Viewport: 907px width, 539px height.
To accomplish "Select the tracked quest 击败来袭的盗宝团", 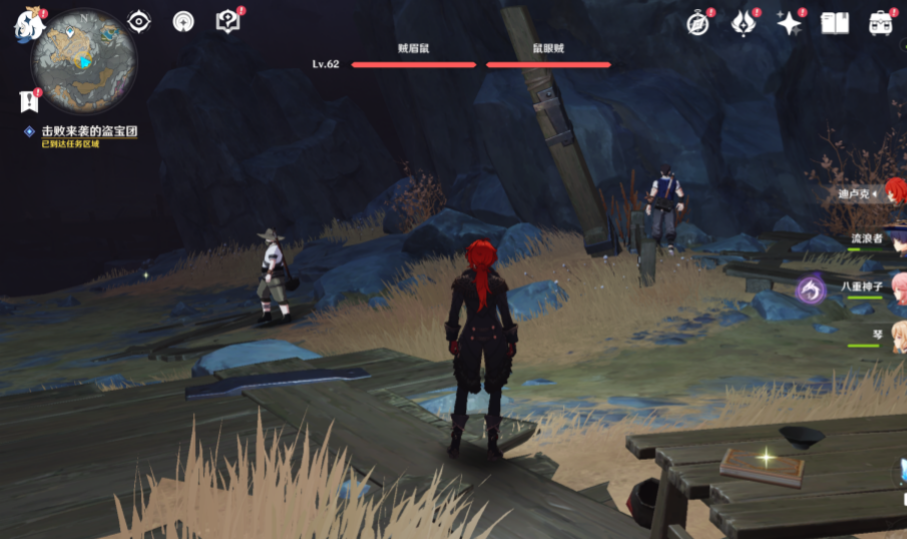I will [x=88, y=131].
